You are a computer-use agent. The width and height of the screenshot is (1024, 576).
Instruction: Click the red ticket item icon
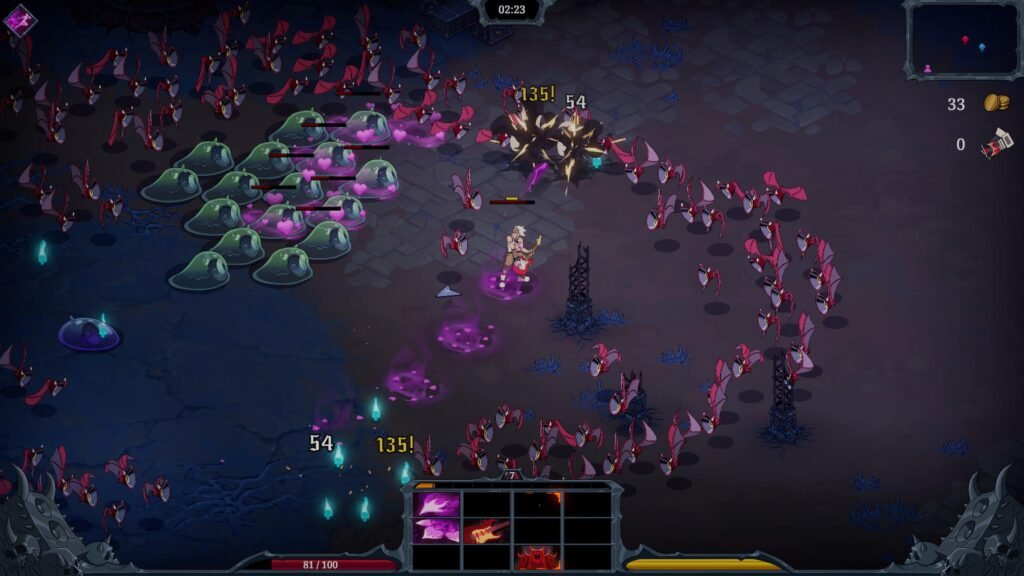coord(996,145)
